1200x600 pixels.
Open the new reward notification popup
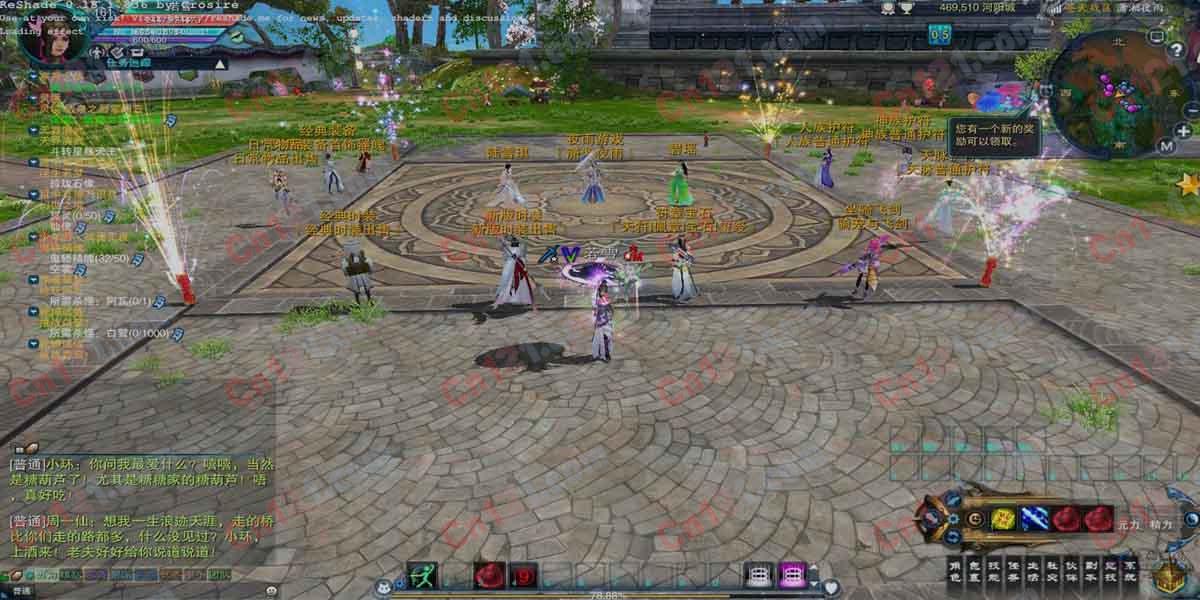tap(988, 136)
